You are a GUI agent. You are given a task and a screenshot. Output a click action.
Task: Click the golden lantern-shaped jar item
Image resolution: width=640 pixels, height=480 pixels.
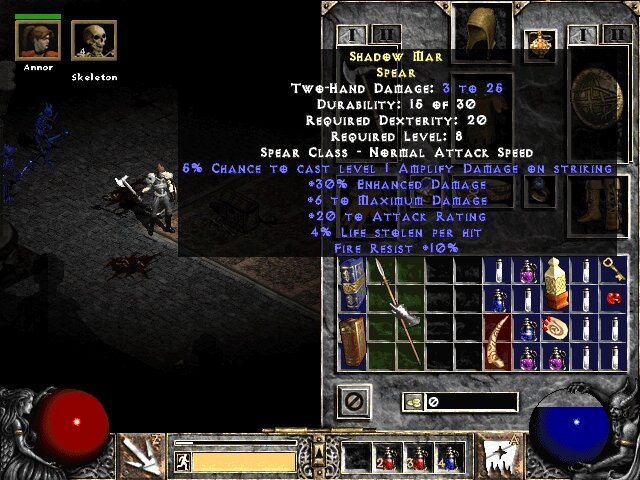pyautogui.click(x=555, y=282)
